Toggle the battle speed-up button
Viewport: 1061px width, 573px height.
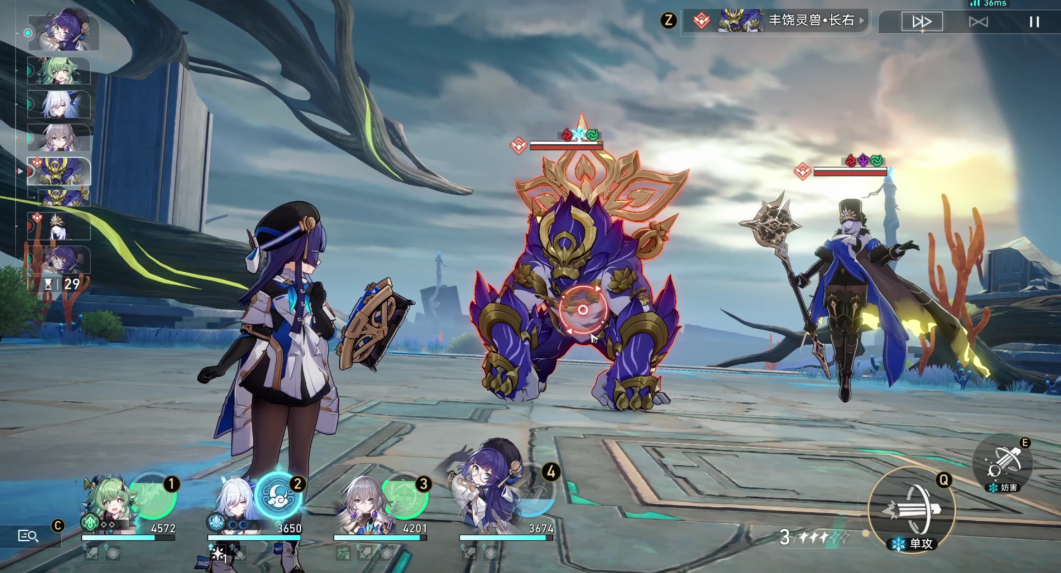pyautogui.click(x=922, y=21)
